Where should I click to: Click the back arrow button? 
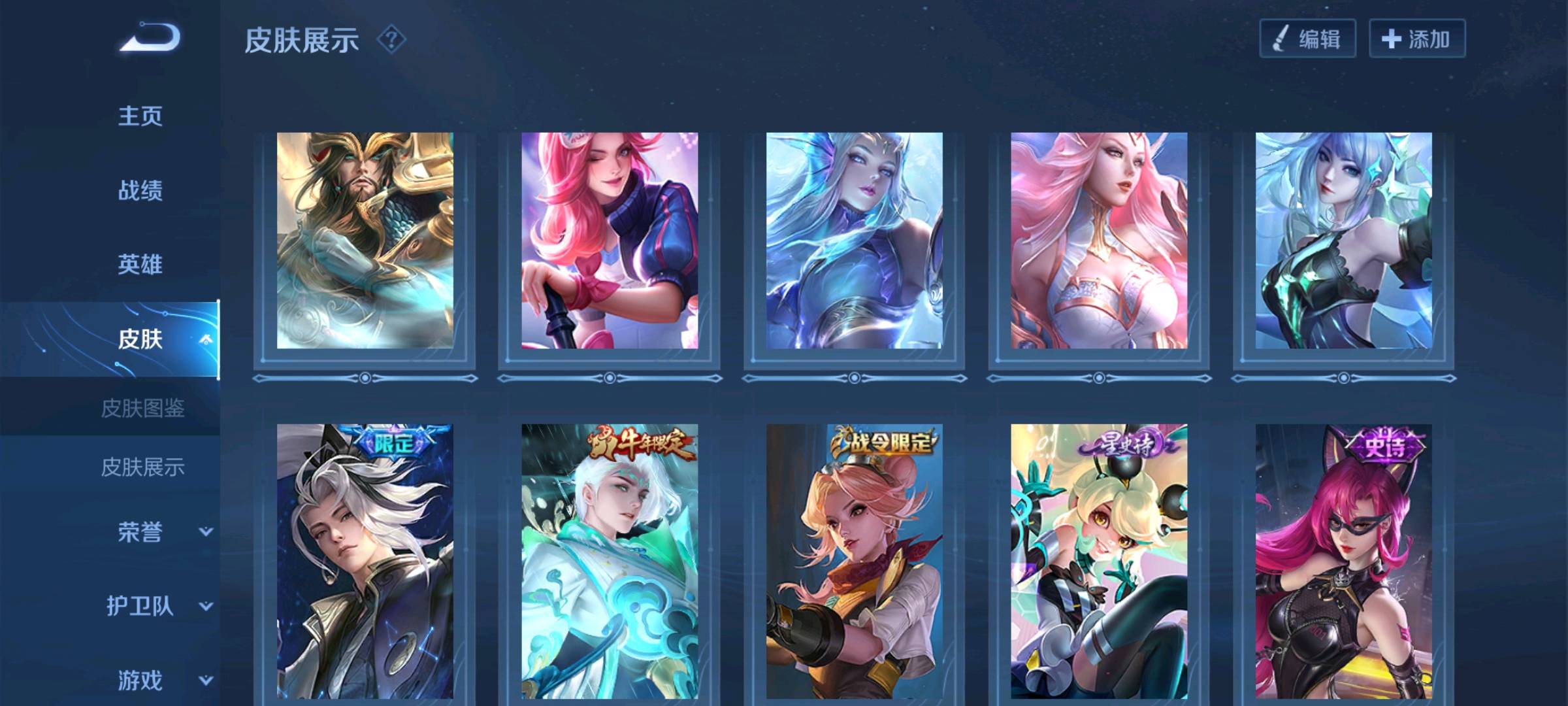coord(150,38)
